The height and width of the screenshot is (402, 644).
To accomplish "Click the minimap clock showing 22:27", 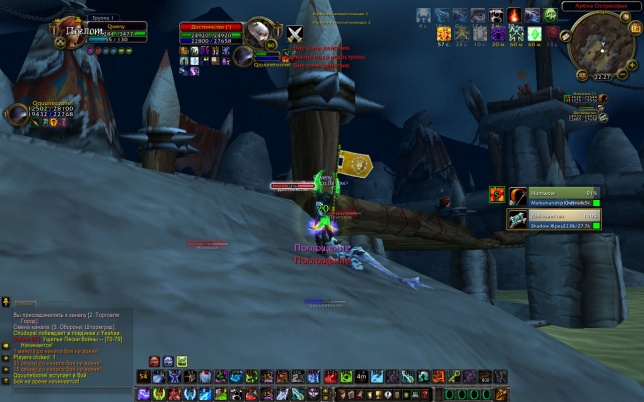I will tap(603, 76).
